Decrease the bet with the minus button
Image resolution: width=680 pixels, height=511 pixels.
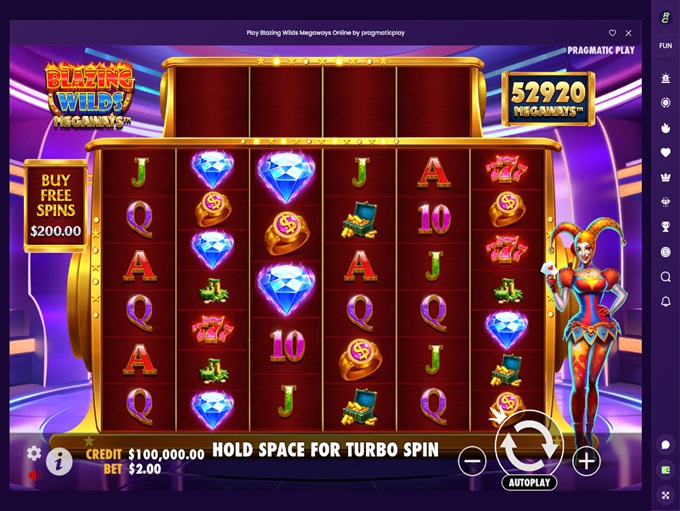click(472, 461)
